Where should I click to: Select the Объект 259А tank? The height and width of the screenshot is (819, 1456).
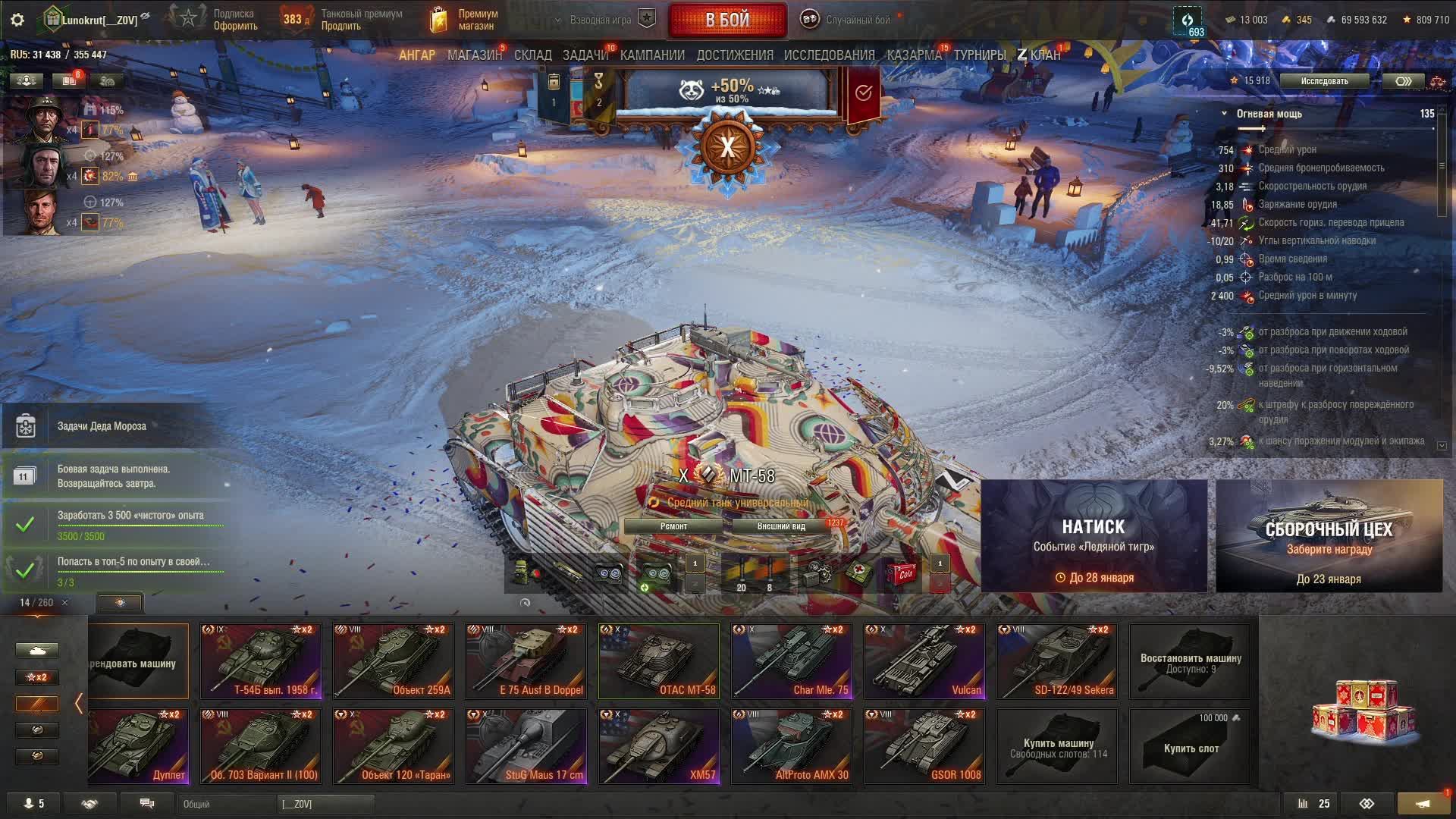[x=393, y=661]
